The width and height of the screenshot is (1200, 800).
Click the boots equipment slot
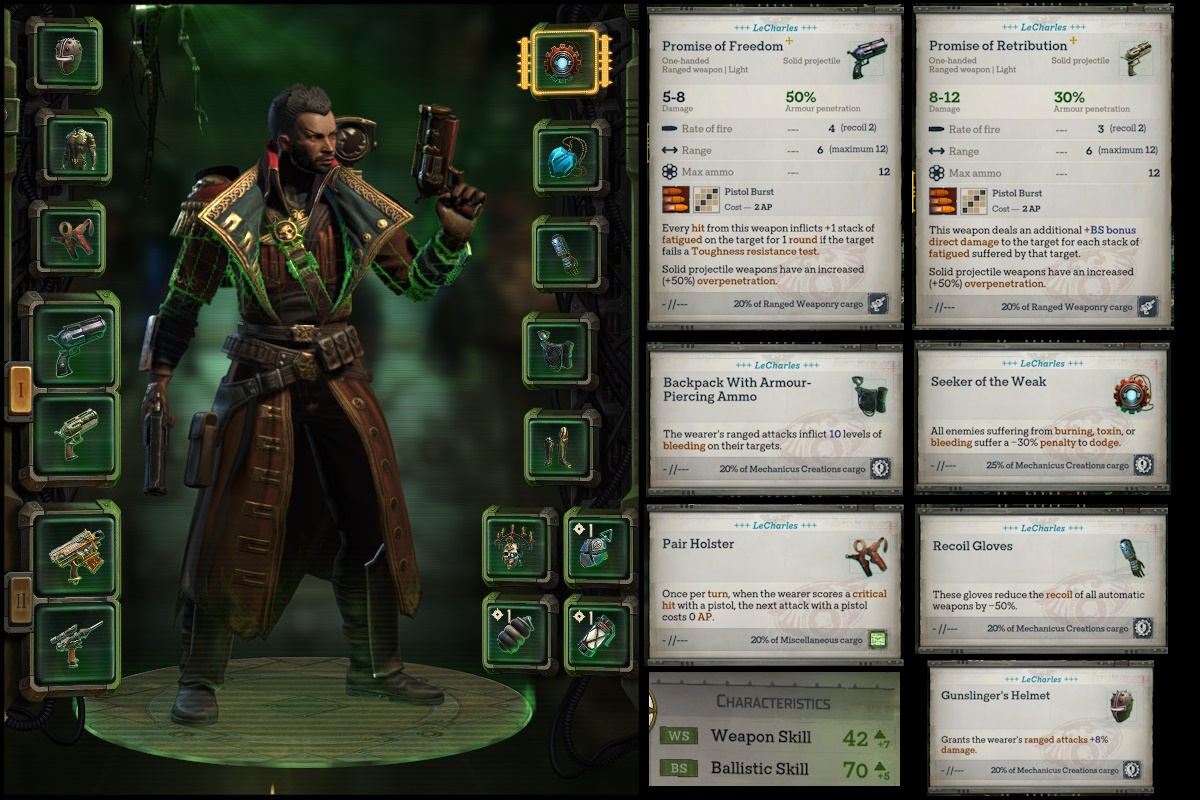tap(561, 447)
